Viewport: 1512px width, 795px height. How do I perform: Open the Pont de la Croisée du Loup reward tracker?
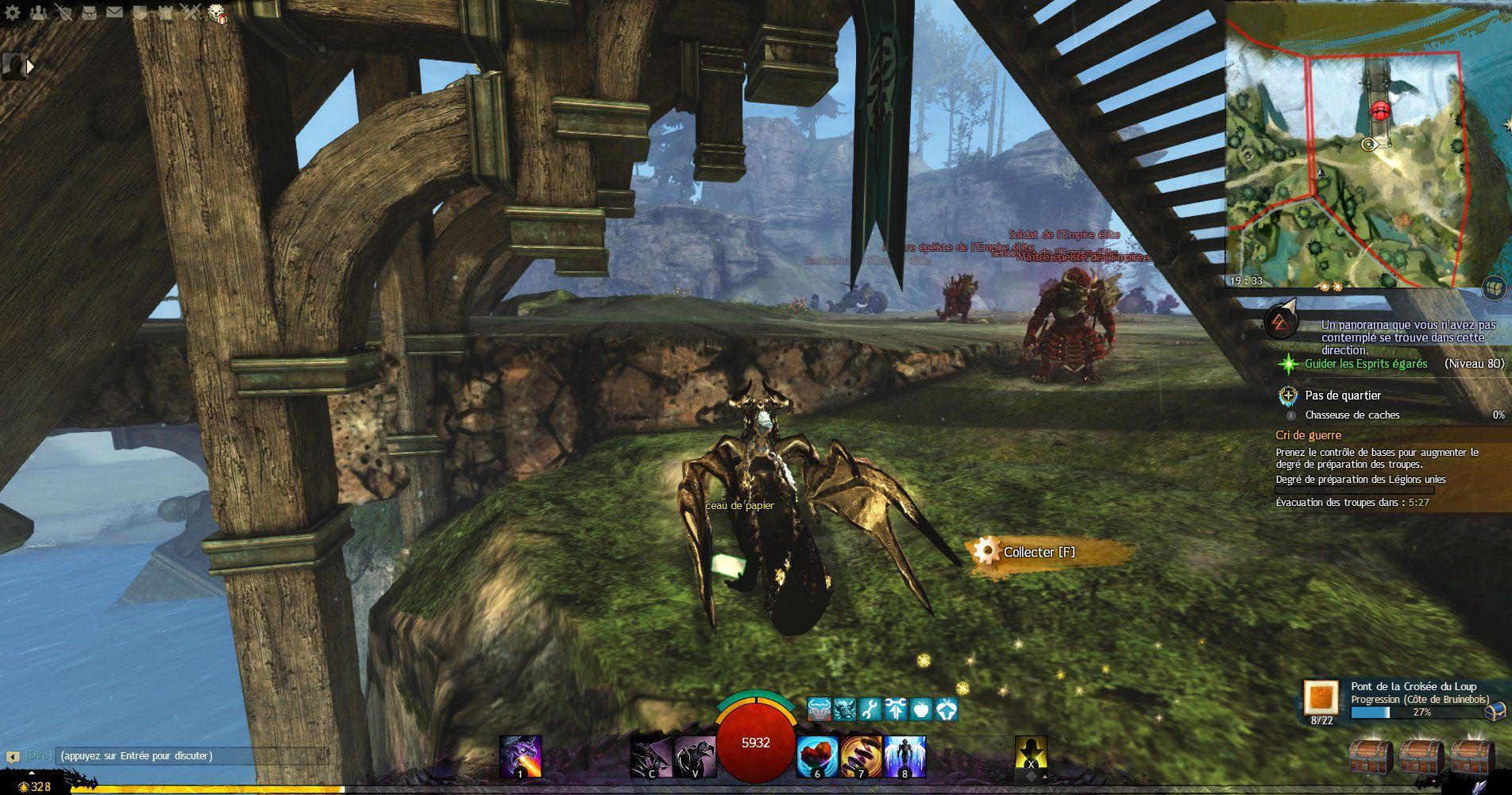(1321, 697)
